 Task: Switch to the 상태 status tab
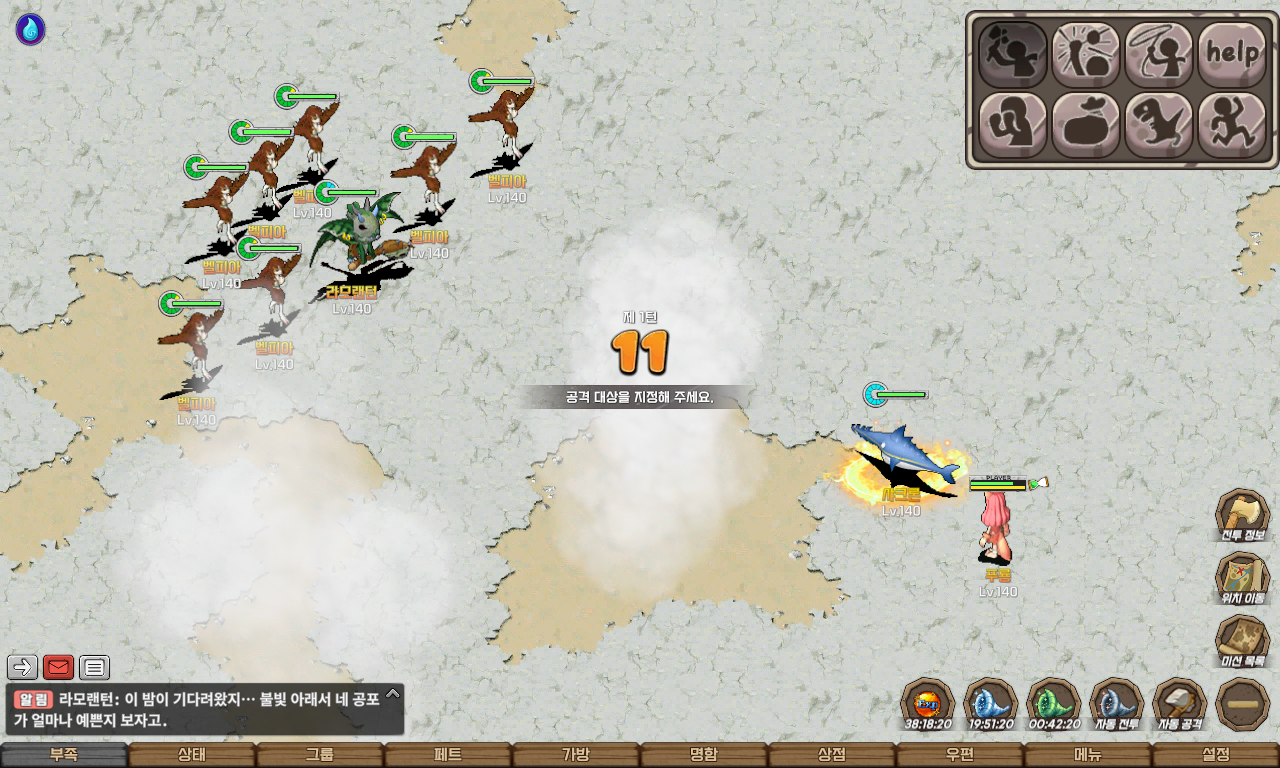click(x=192, y=755)
